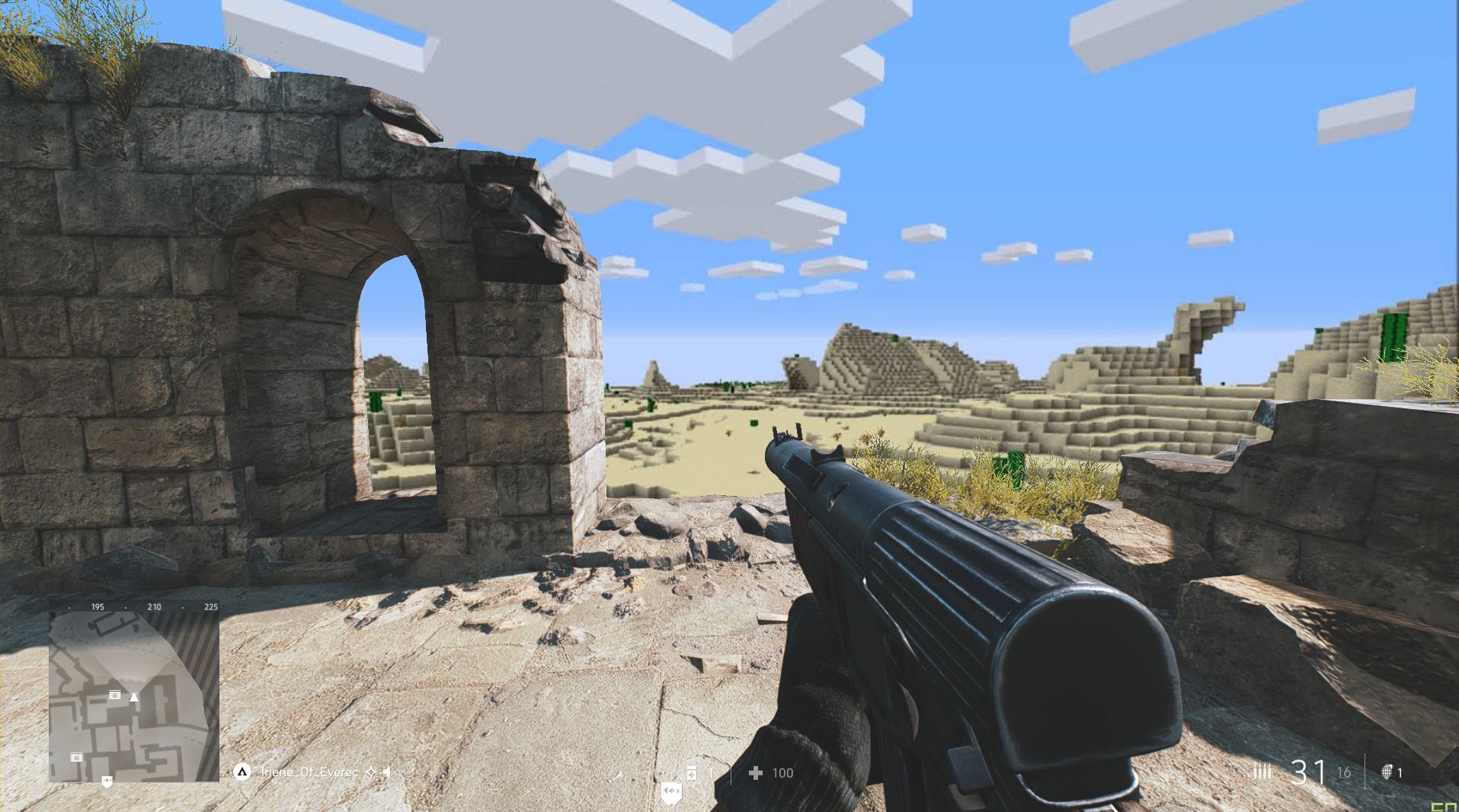The width and height of the screenshot is (1459, 812).
Task: Click the medical pouch icon showing 1
Action: (692, 772)
